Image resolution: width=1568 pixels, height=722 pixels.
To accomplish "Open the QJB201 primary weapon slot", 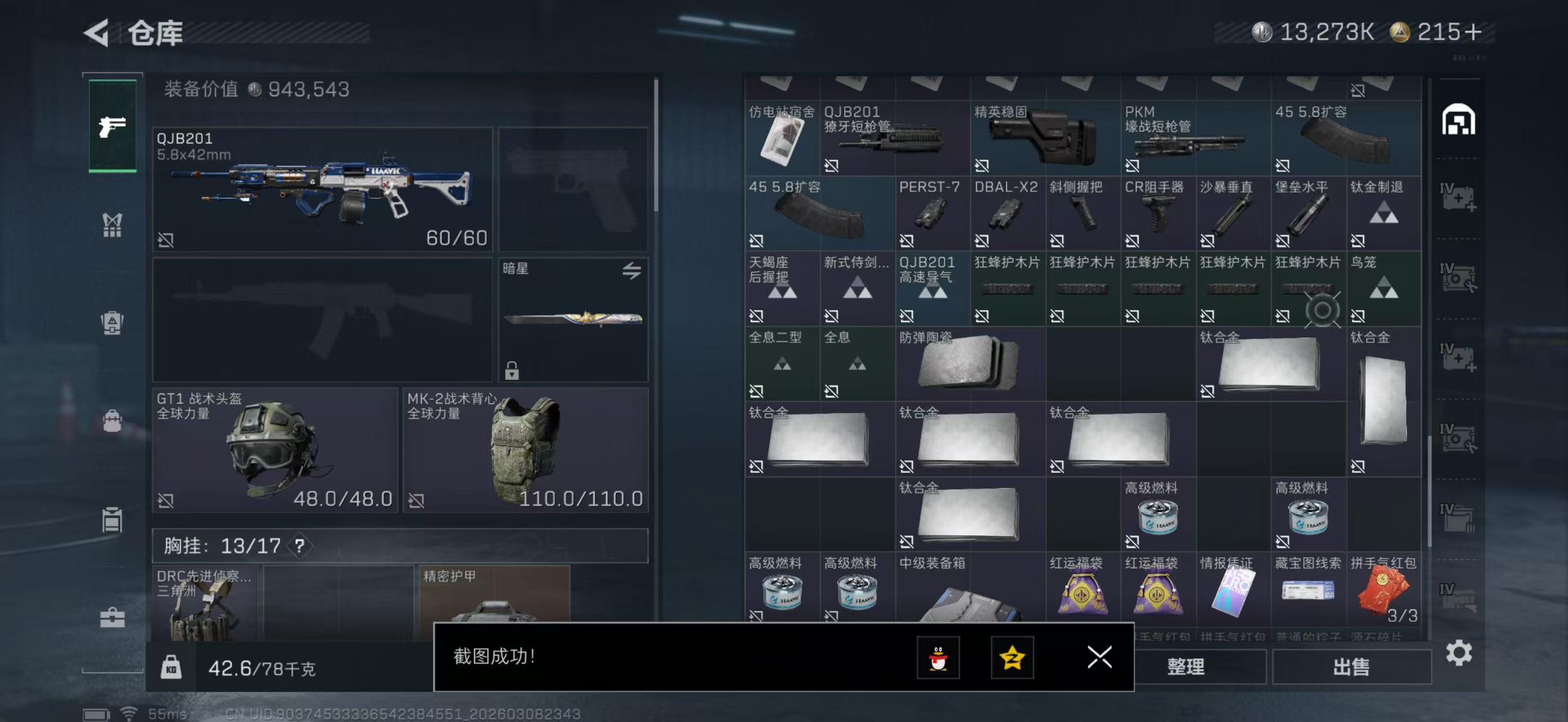I will pos(322,189).
